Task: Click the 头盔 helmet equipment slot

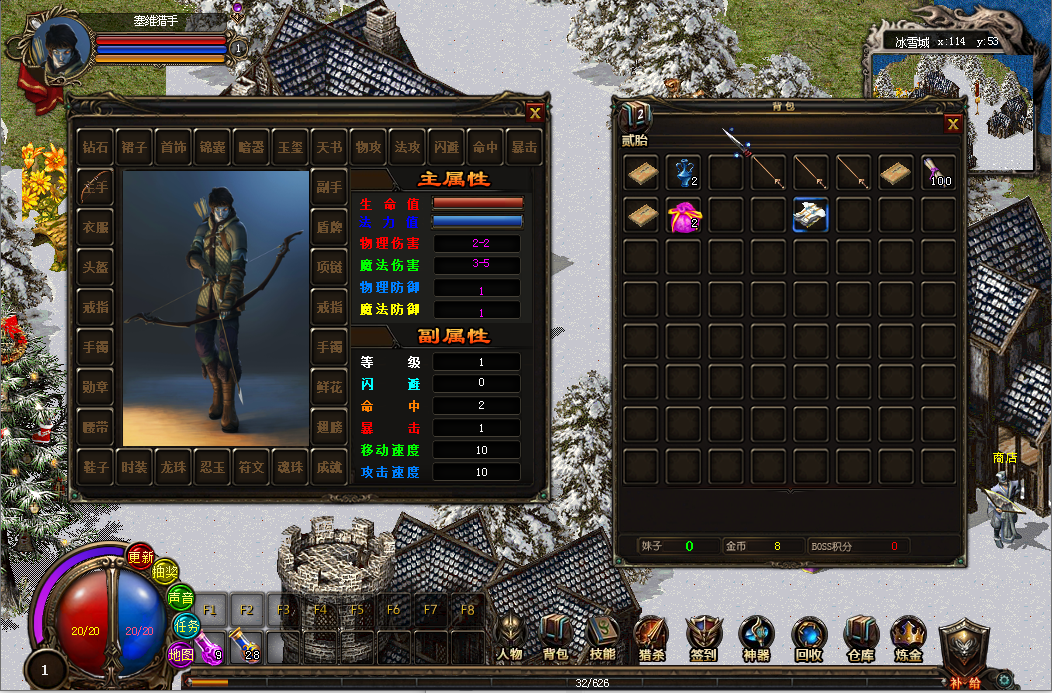Action: [96, 264]
